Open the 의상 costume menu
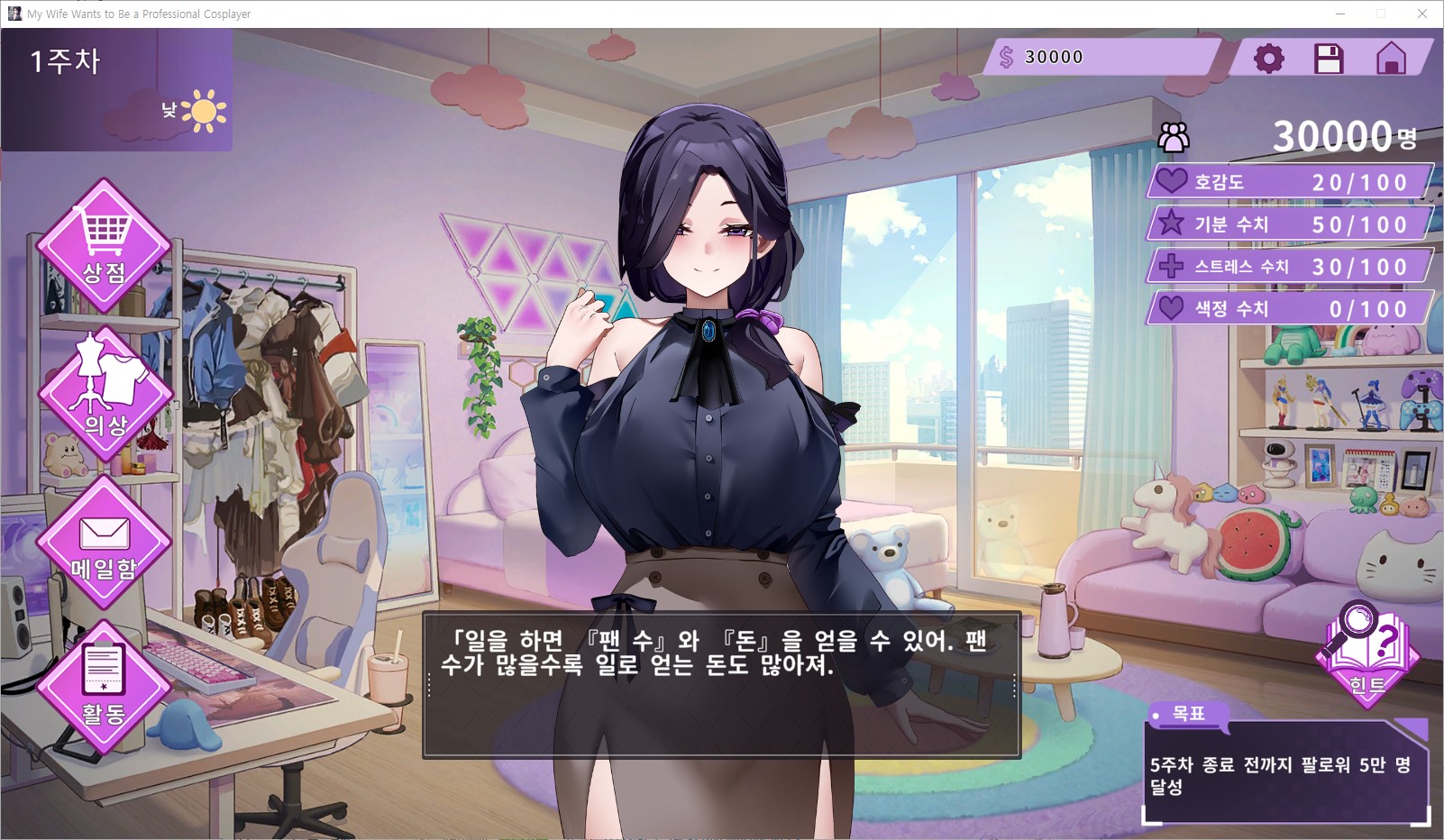The image size is (1444, 840). pyautogui.click(x=105, y=394)
